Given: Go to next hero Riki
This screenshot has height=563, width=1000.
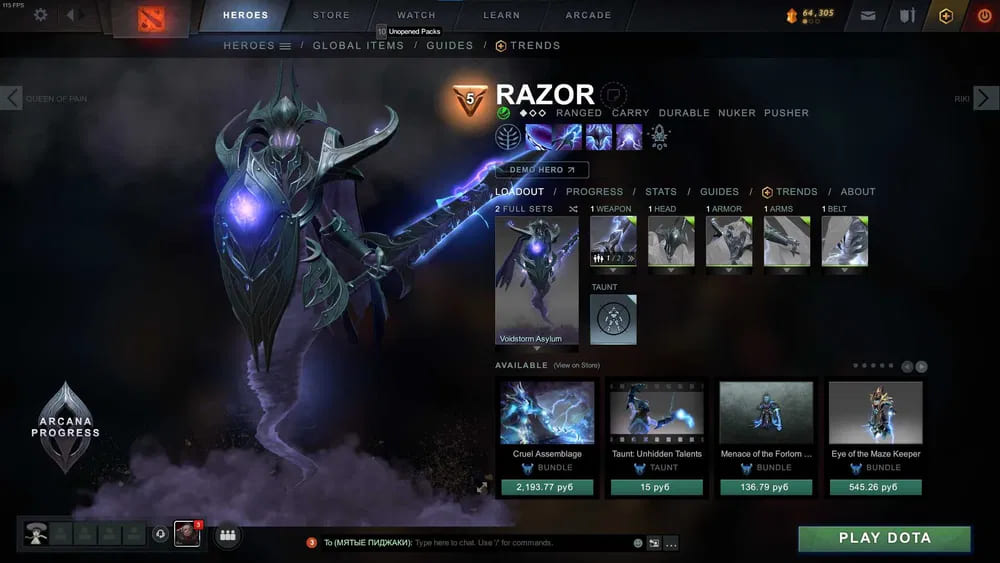Looking at the screenshot, I should (x=985, y=98).
